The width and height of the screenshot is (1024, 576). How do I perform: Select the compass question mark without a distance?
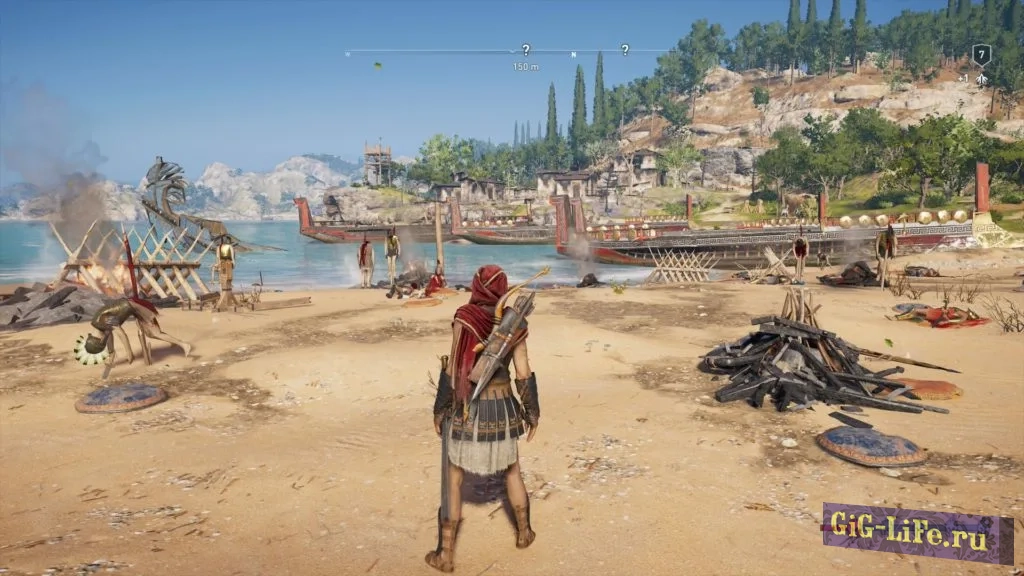click(625, 49)
